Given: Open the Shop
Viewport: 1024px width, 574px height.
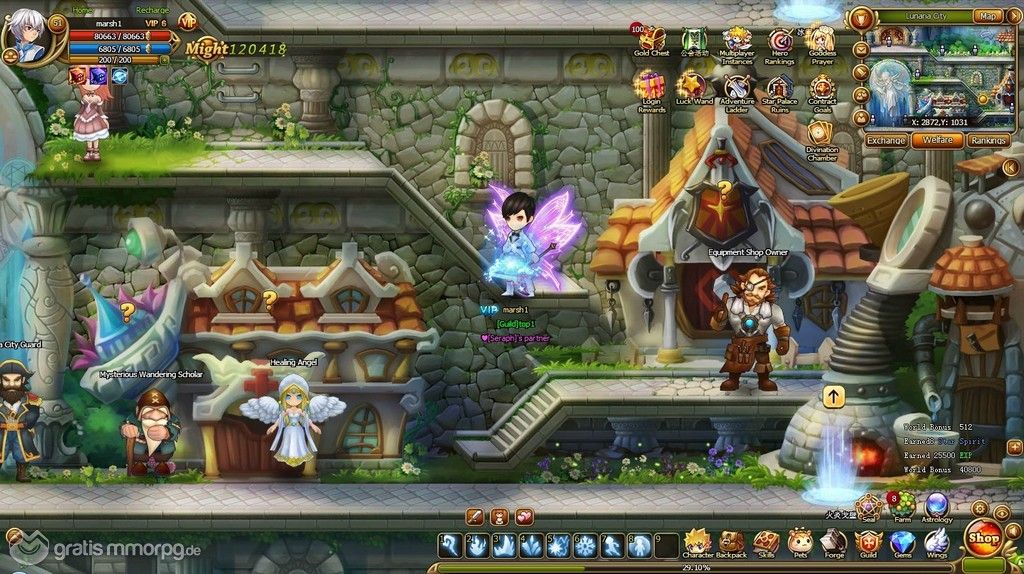Looking at the screenshot, I should point(983,537).
